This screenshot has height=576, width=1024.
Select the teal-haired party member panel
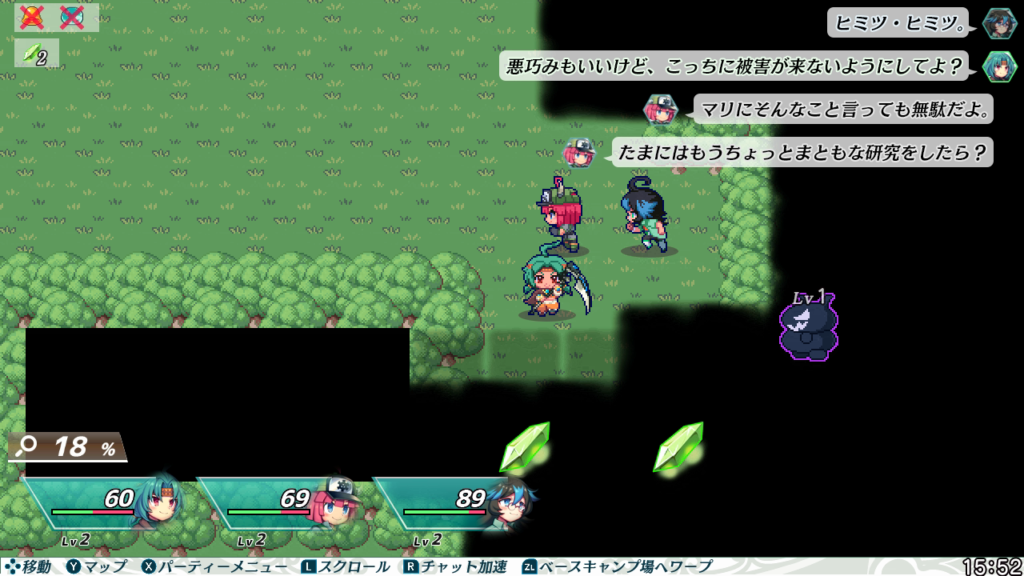coord(105,505)
